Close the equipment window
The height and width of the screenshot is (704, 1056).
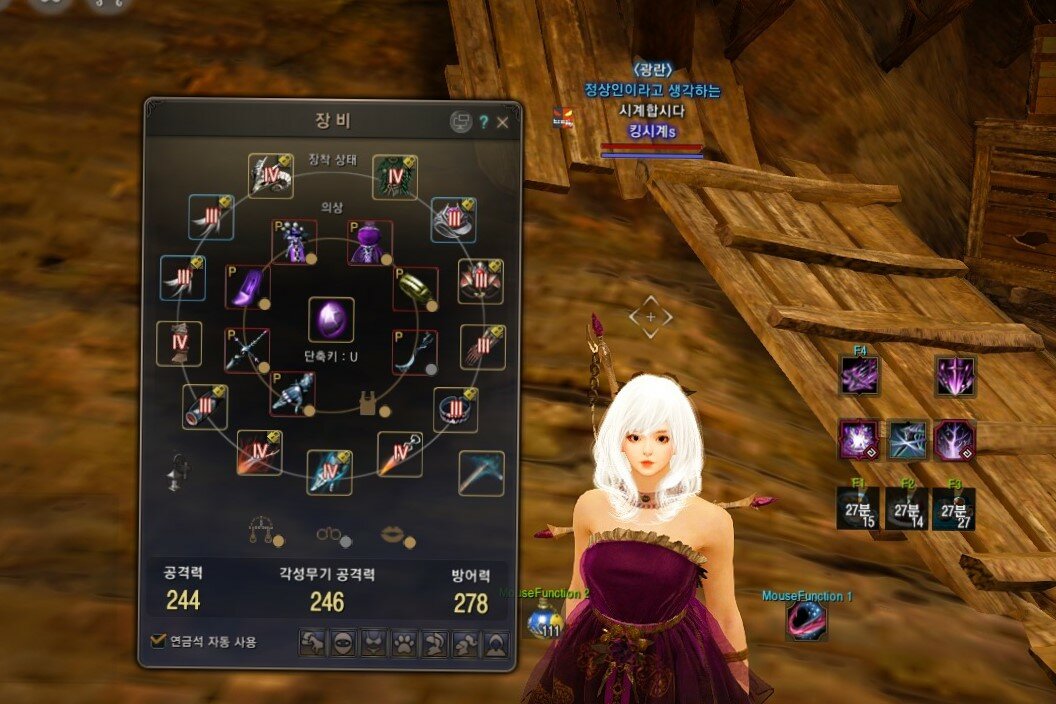[x=503, y=122]
